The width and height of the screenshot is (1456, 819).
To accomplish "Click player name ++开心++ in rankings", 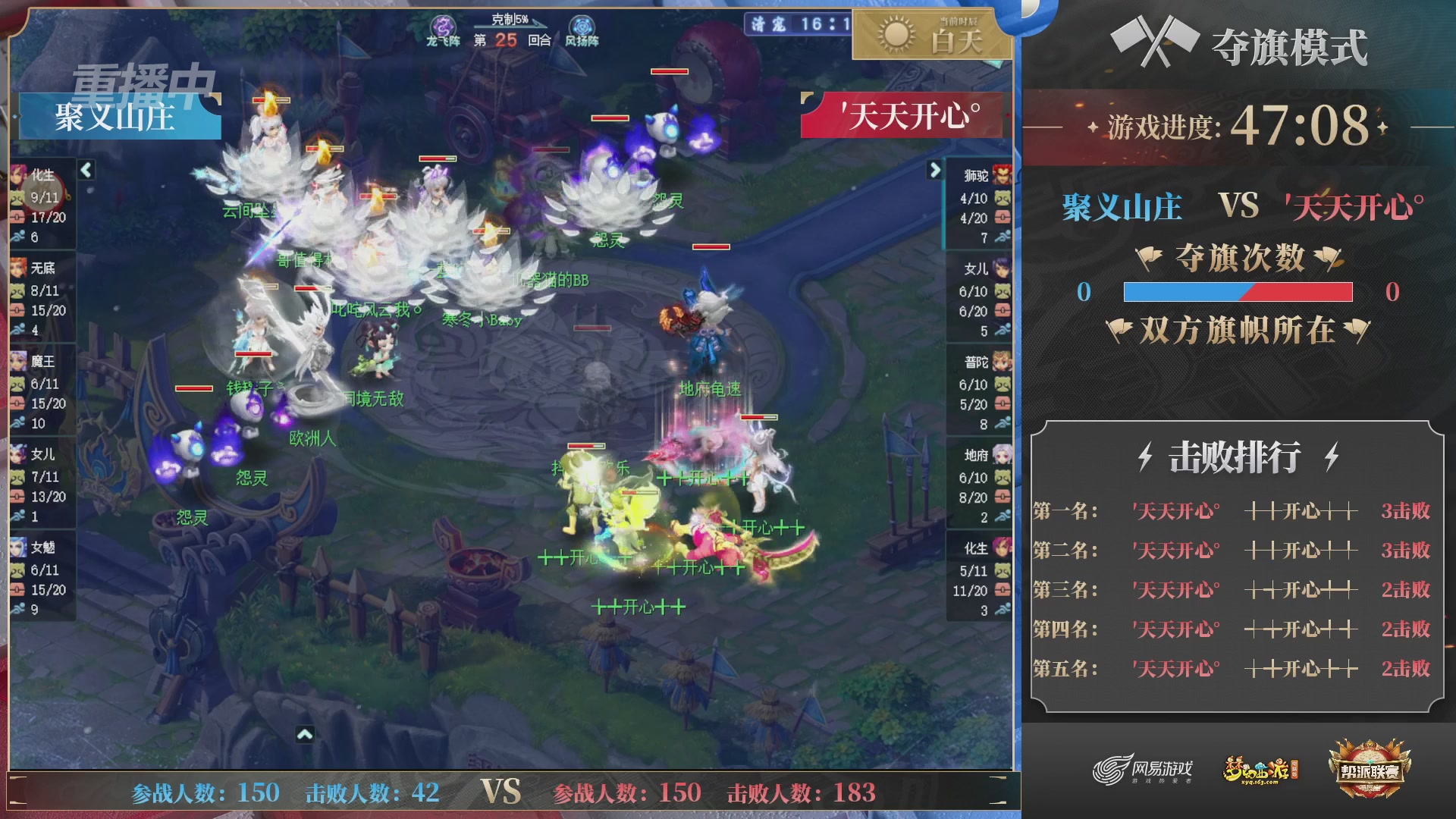I will pyautogui.click(x=1300, y=512).
